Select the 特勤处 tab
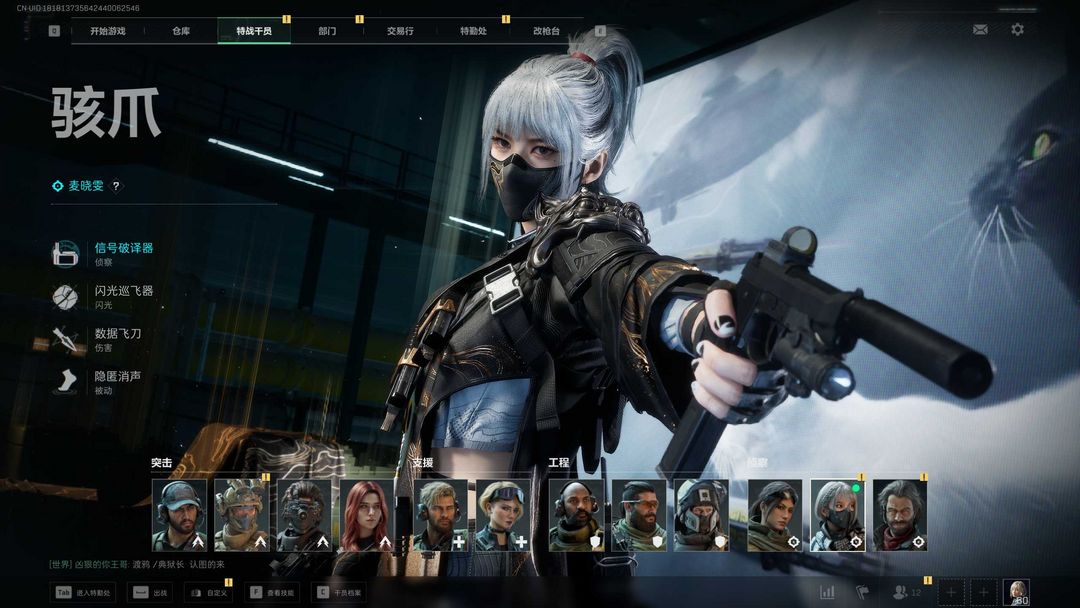The image size is (1080, 608). (473, 31)
